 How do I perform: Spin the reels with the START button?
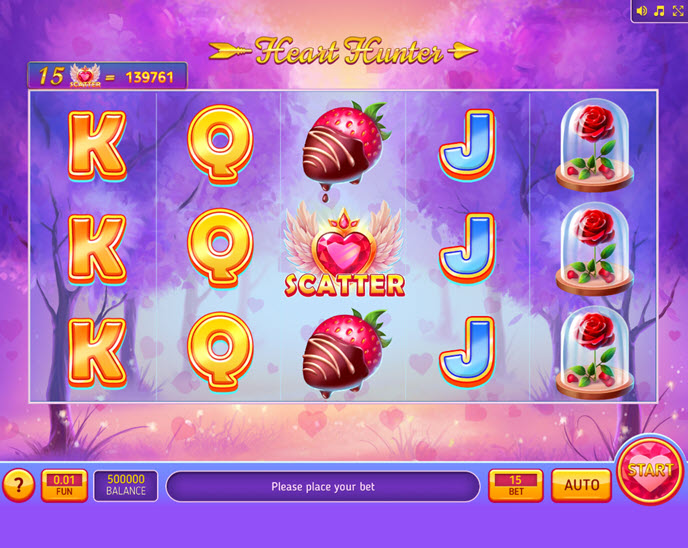[x=650, y=470]
